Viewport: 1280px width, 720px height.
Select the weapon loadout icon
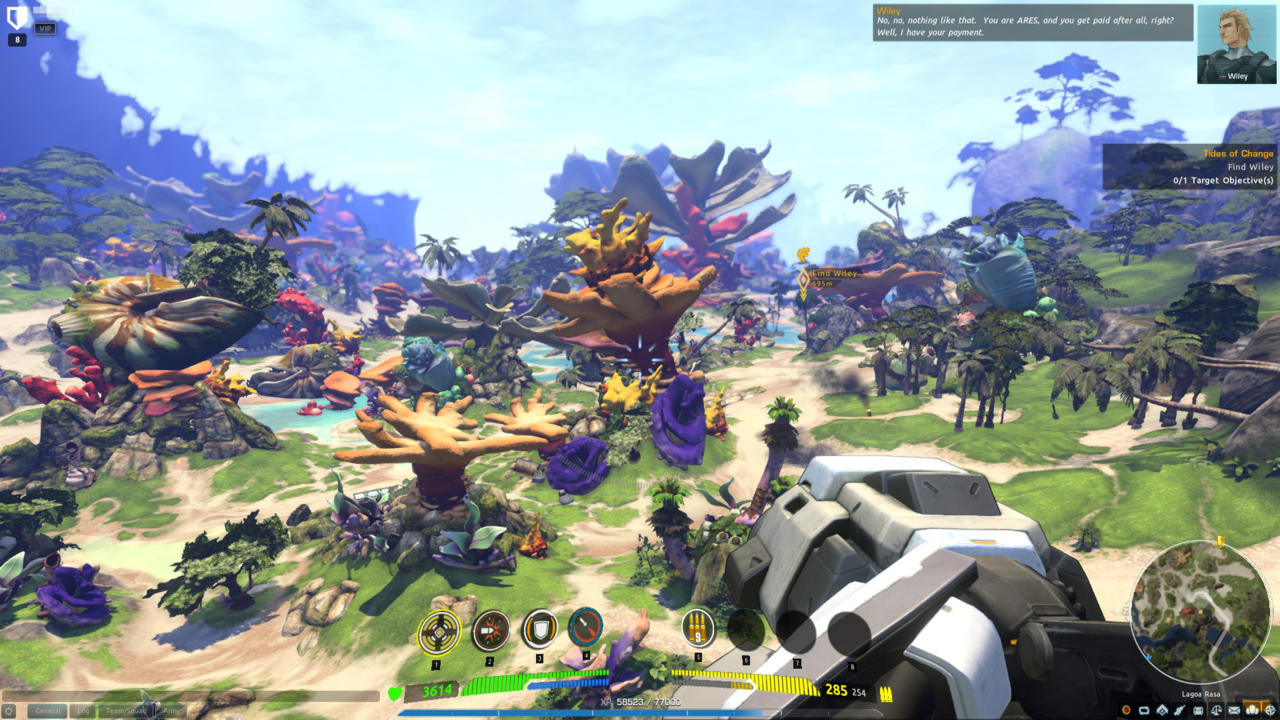point(1181,710)
